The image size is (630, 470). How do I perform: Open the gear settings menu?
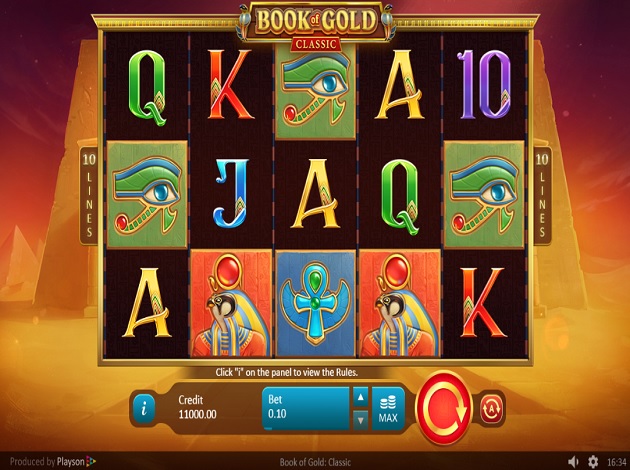(x=593, y=462)
